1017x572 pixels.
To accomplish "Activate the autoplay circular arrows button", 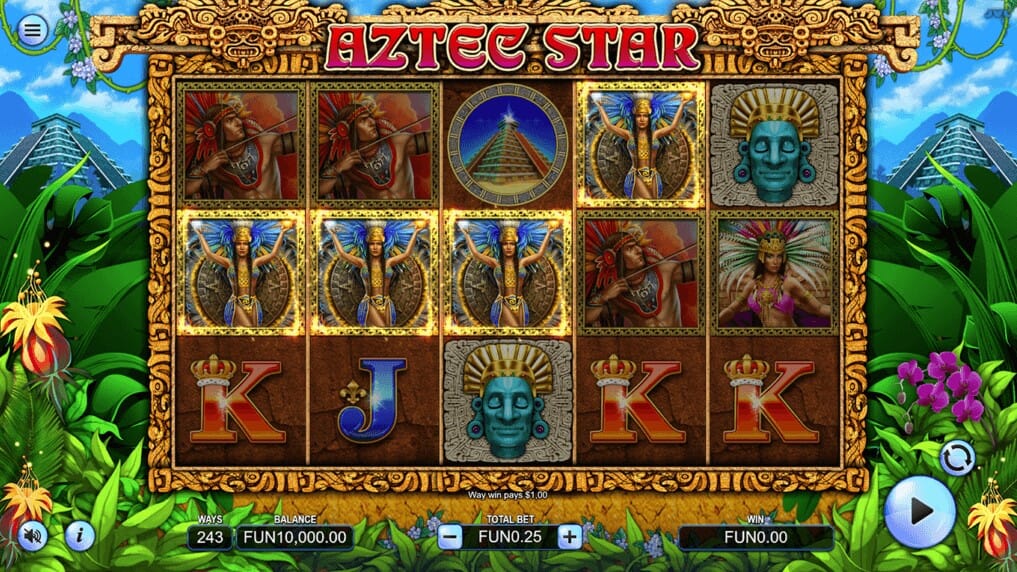I will tap(957, 457).
